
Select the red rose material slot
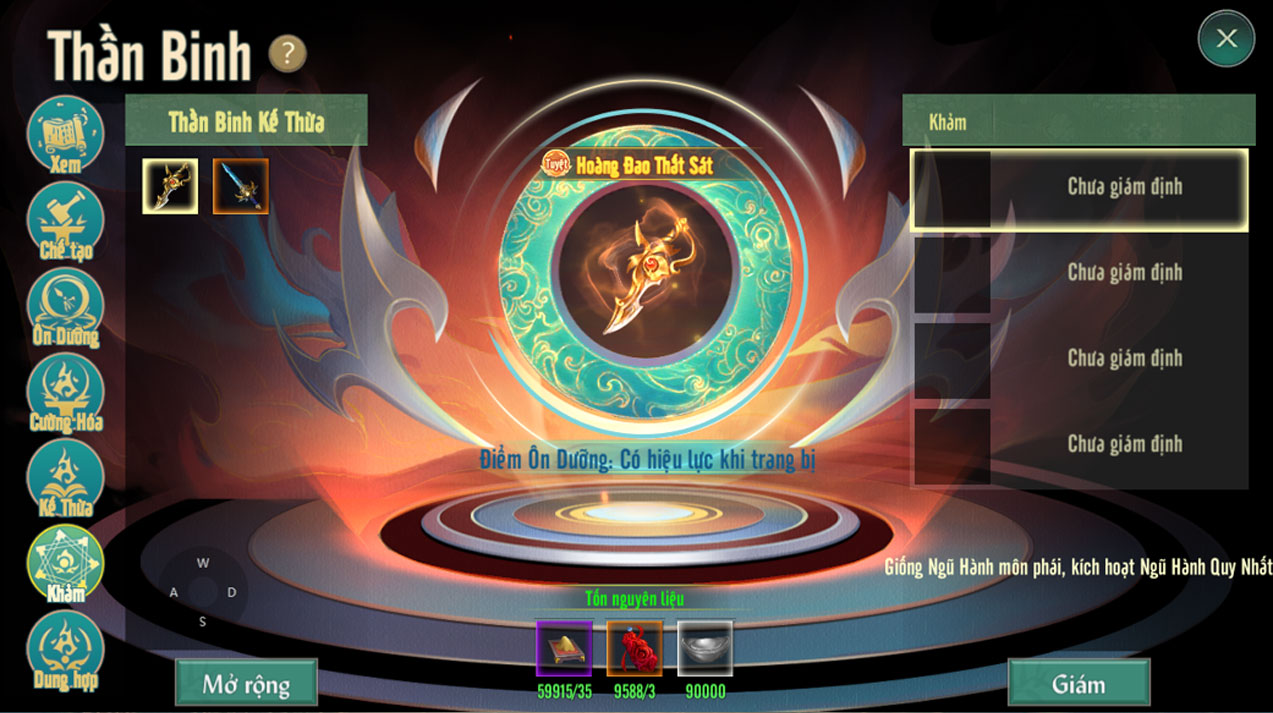(634, 648)
